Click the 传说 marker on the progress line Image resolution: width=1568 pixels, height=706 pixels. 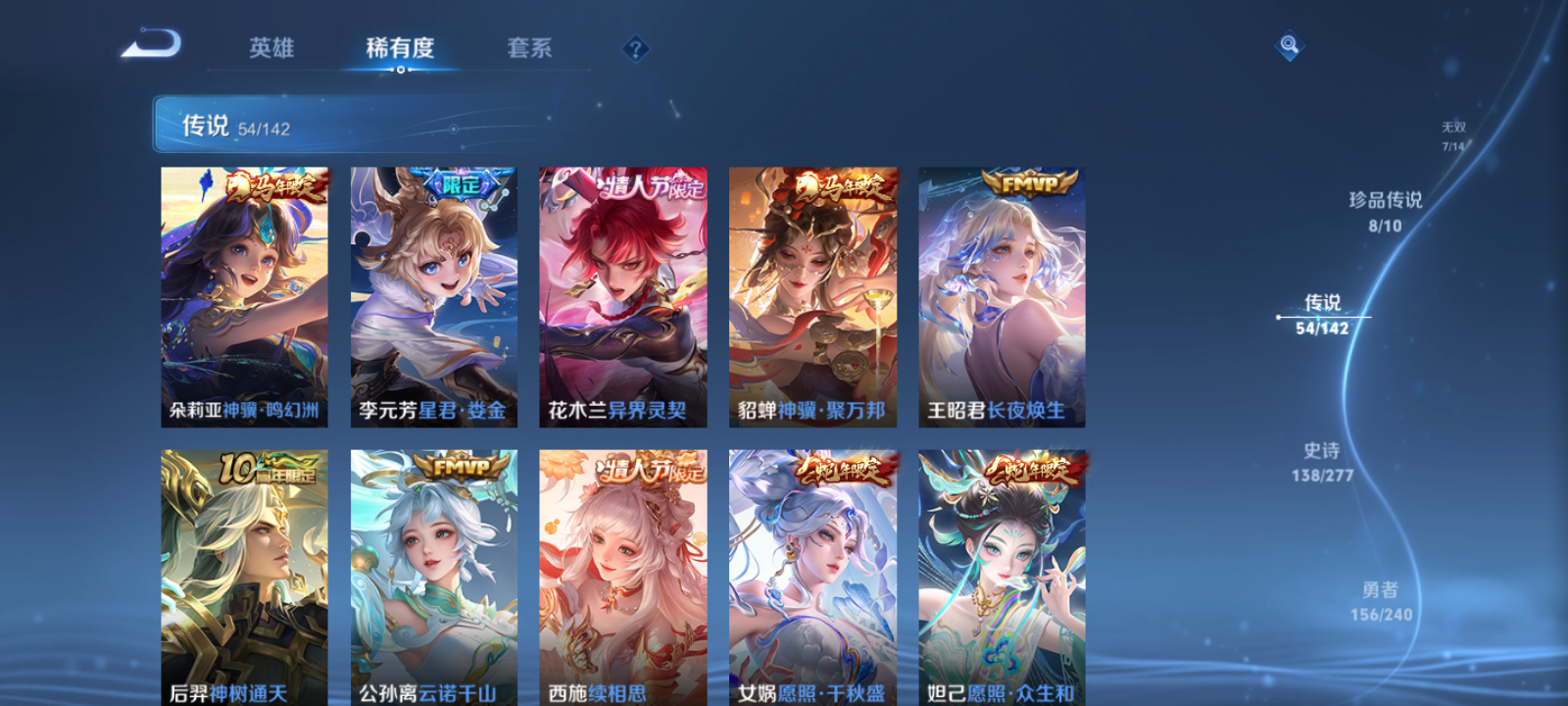pos(1280,316)
